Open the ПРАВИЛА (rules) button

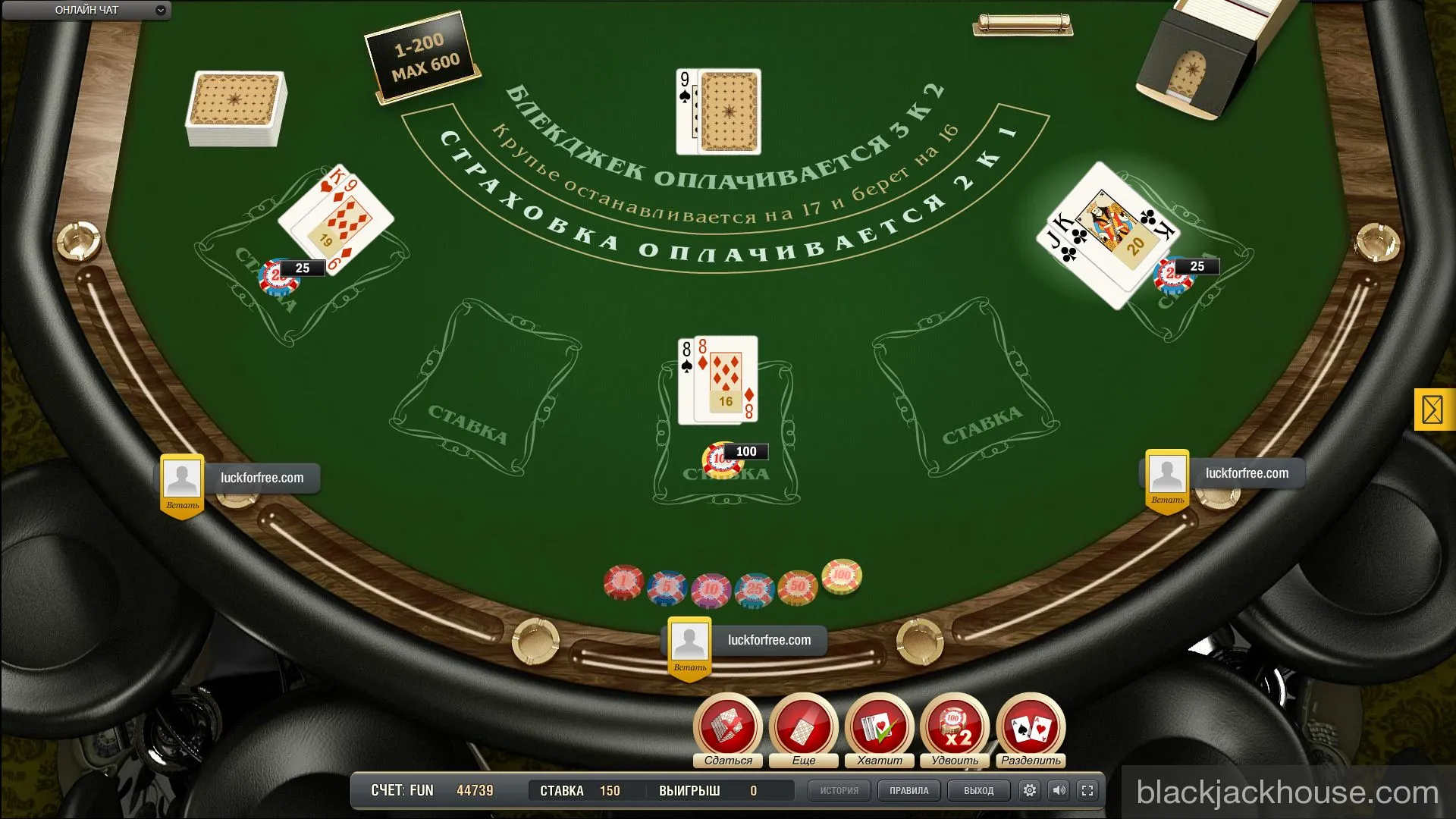[908, 790]
